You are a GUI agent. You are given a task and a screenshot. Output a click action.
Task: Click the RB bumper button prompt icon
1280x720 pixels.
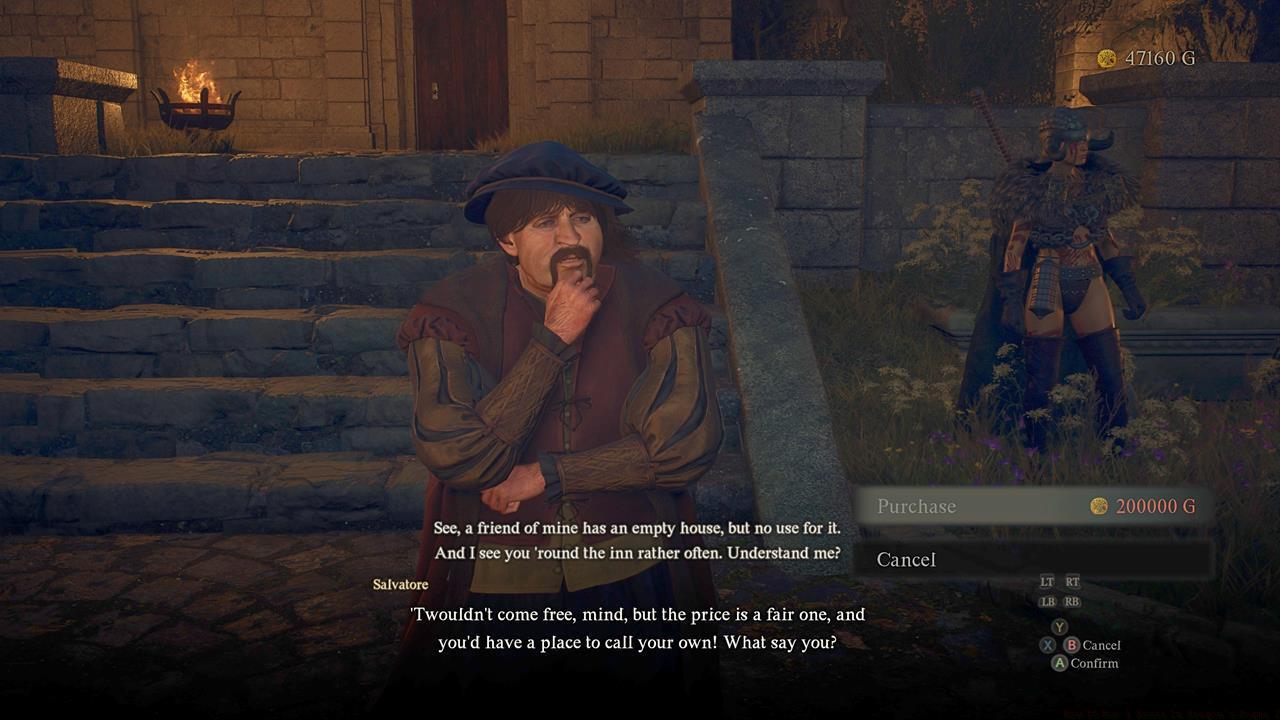click(x=1073, y=600)
